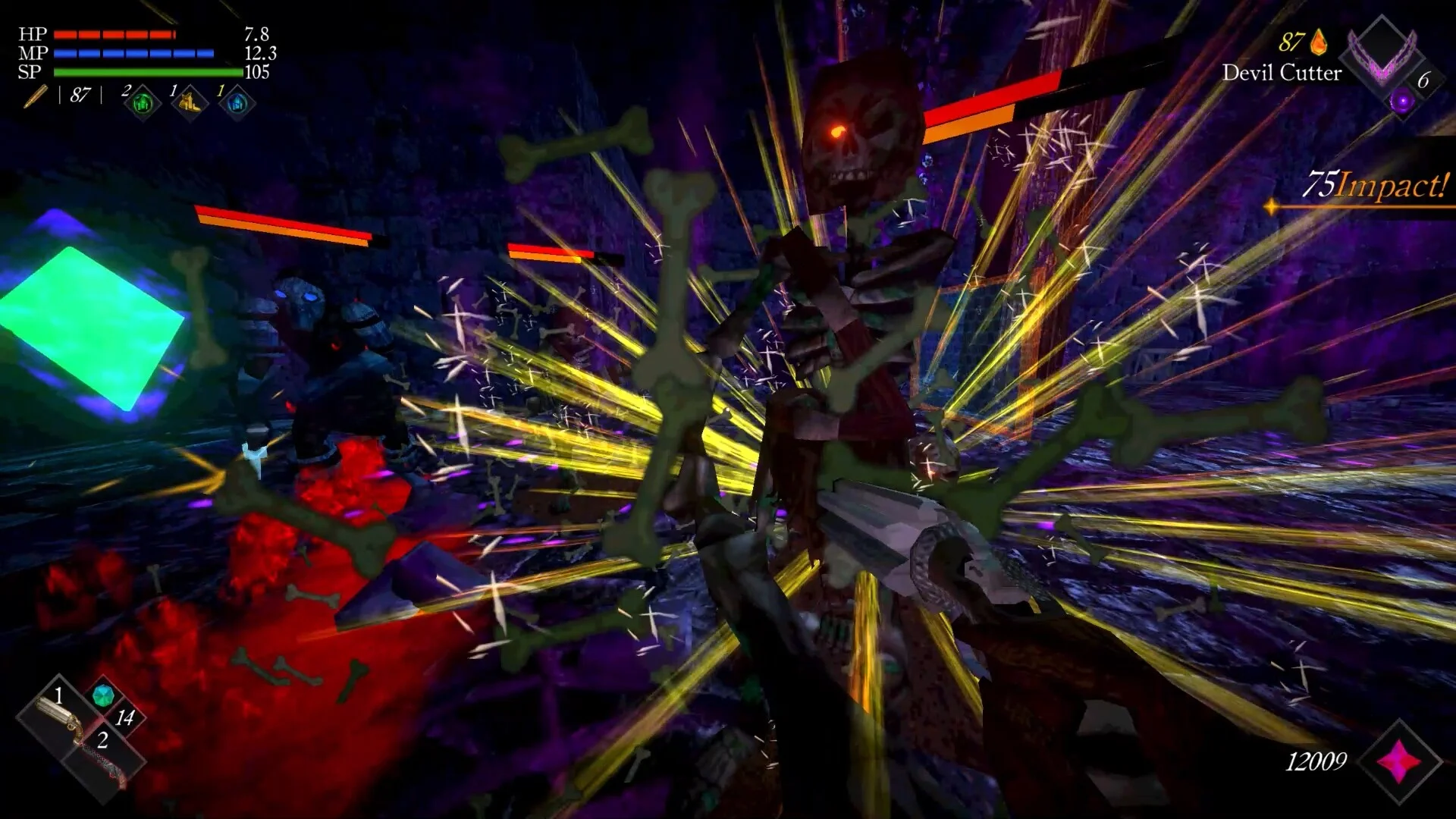1456x819 pixels.
Task: Click the orange flame gem icon
Action: [1319, 42]
